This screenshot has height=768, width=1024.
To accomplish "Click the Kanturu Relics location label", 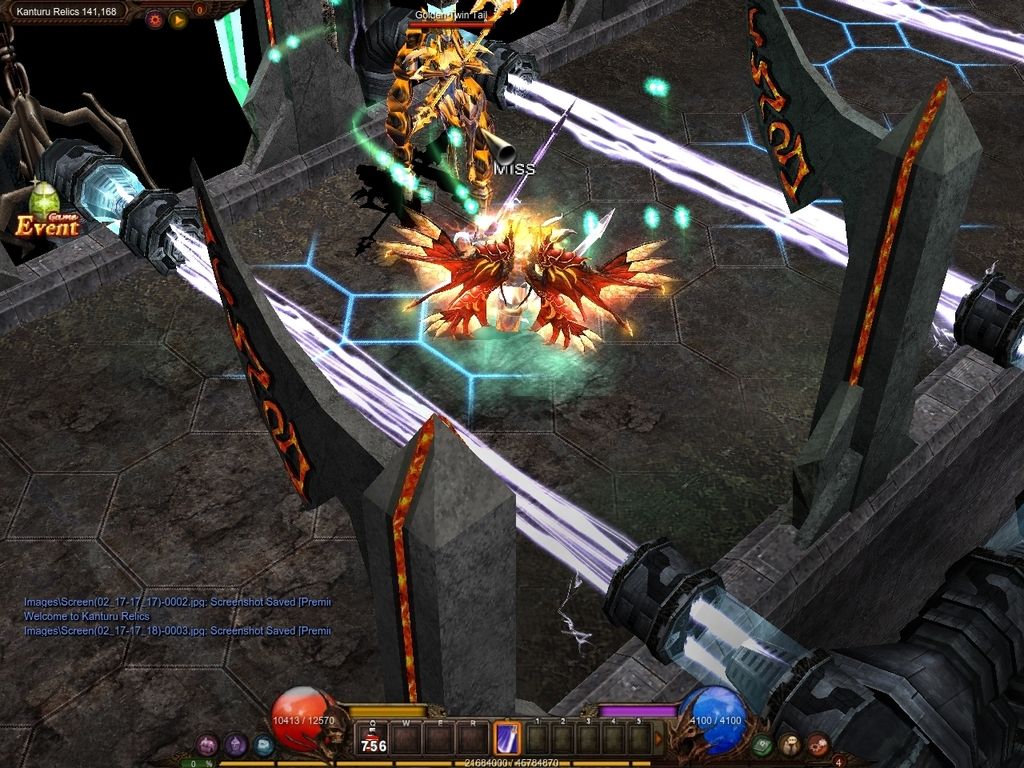I will [x=66, y=11].
